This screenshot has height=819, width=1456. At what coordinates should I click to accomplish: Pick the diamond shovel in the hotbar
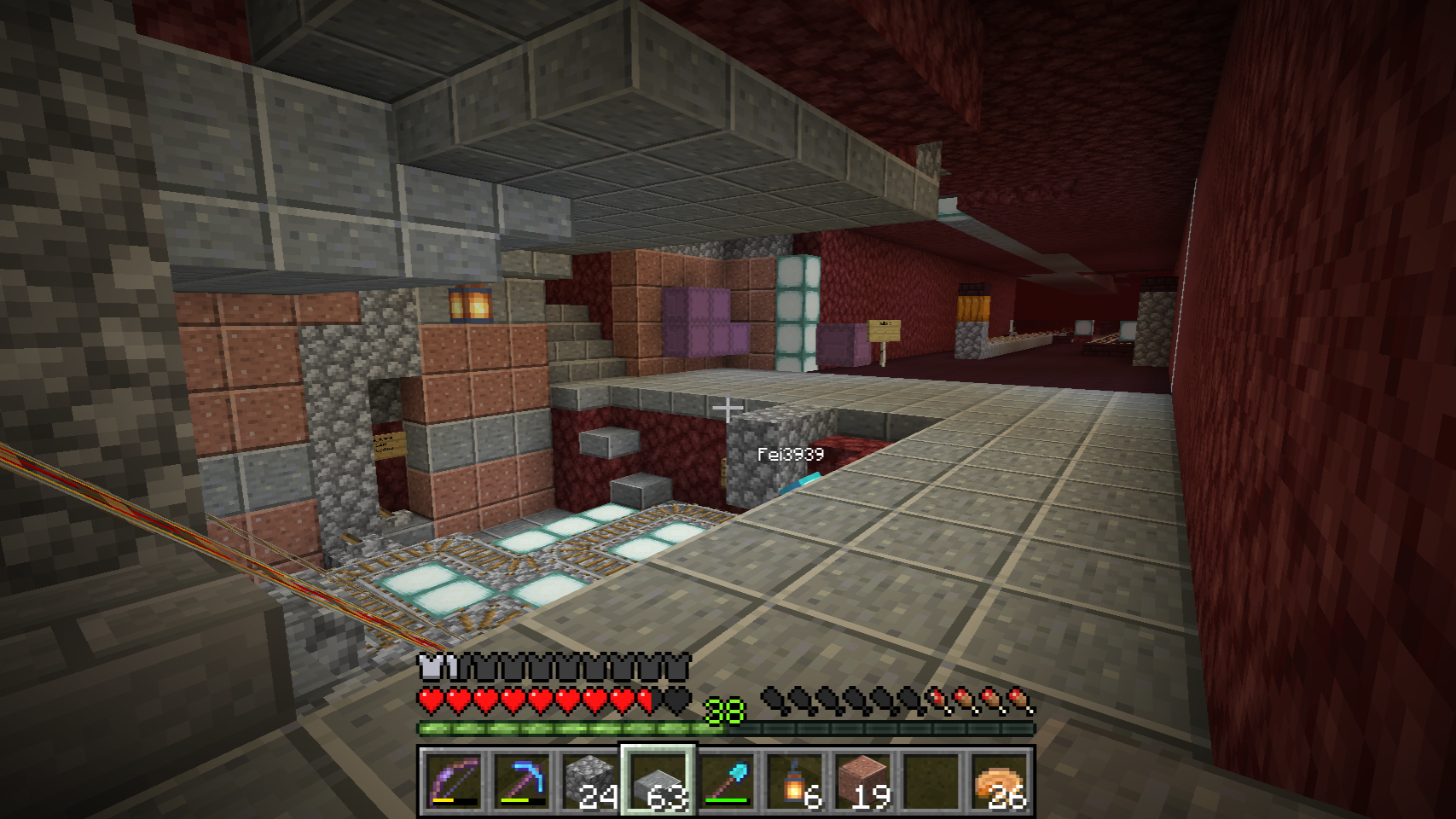coord(726,780)
